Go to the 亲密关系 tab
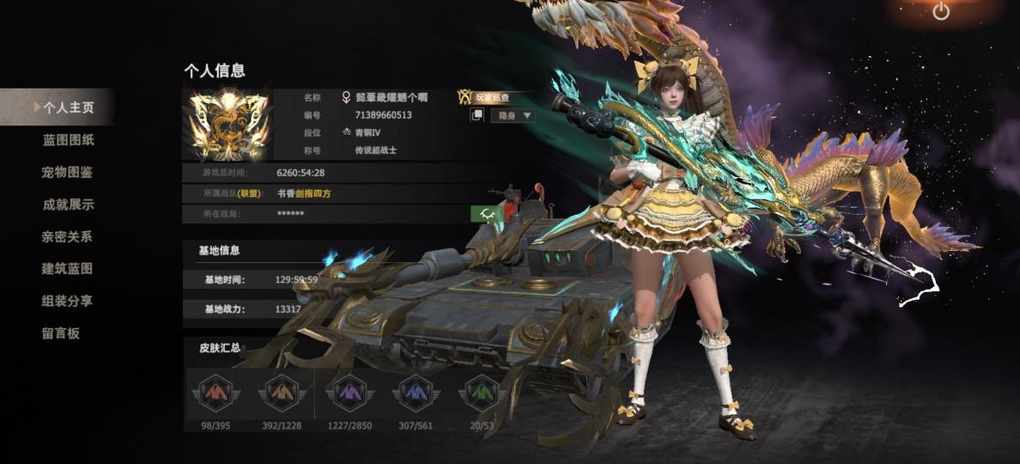 [68, 237]
